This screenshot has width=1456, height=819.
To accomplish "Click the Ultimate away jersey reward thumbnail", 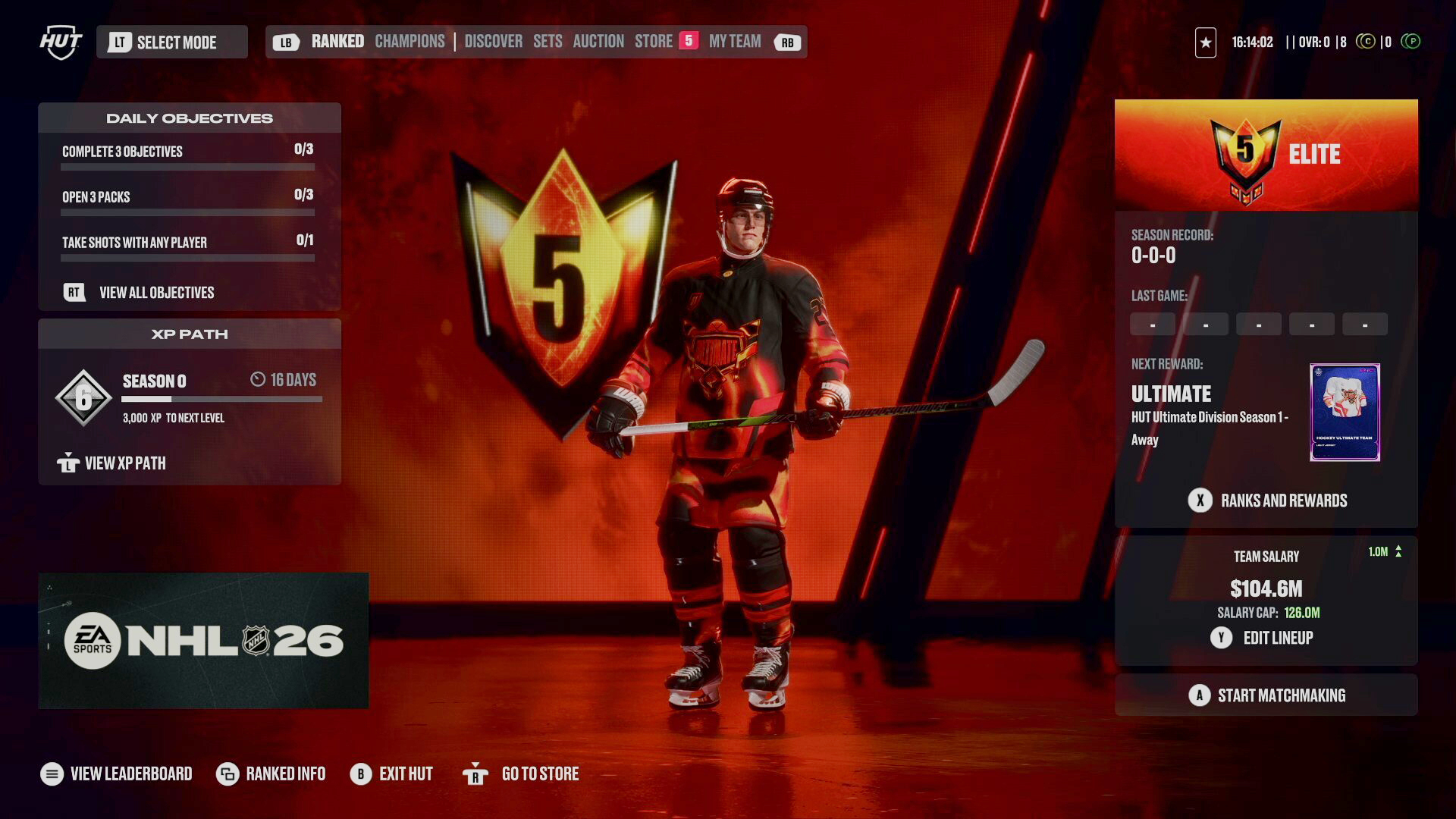I will (x=1345, y=412).
